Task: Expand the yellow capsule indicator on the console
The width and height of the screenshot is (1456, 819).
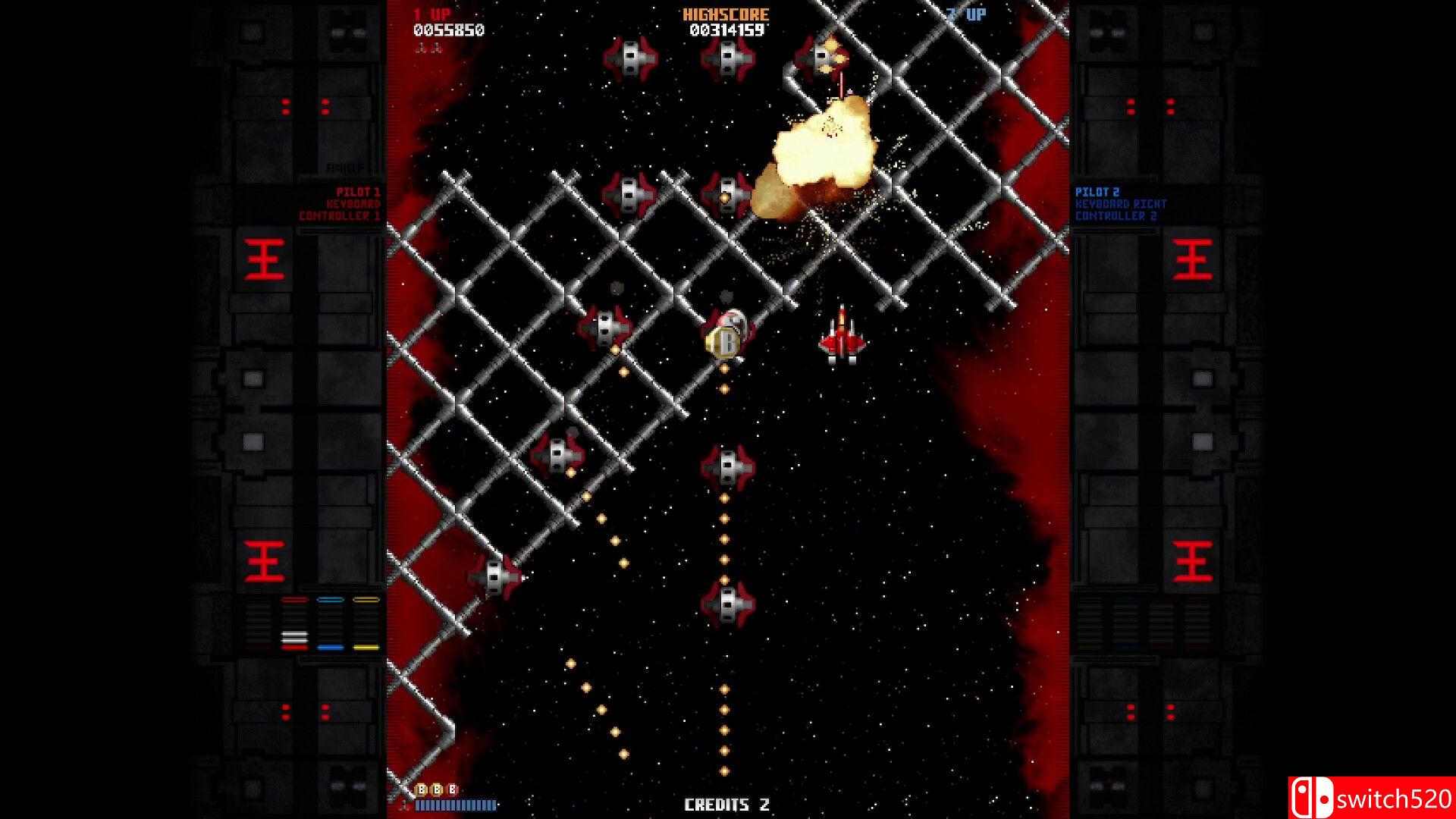Action: pos(366,599)
